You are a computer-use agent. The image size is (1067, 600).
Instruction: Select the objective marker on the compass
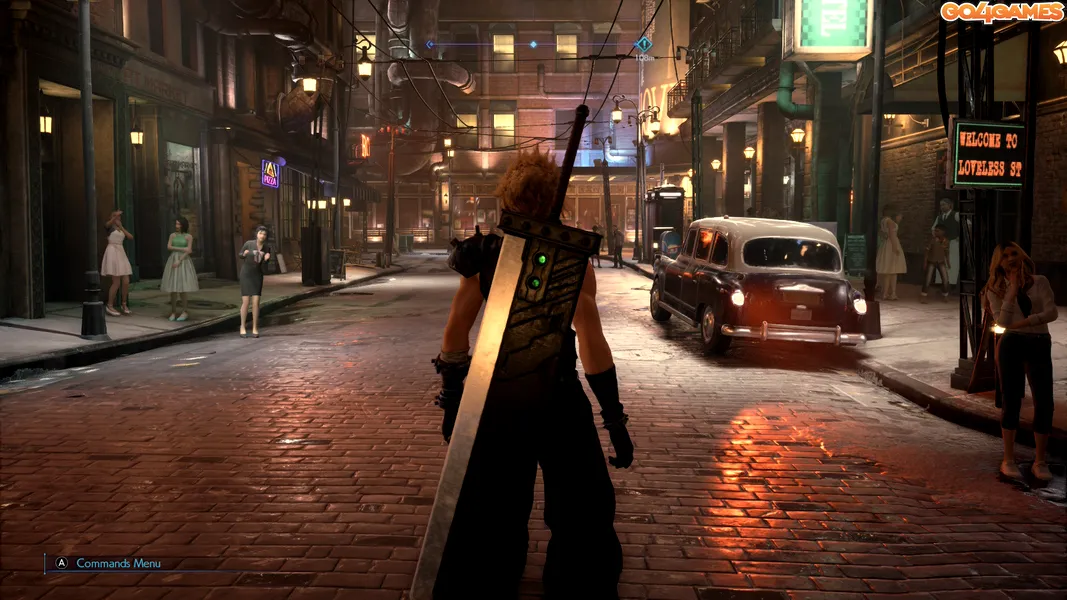643,44
